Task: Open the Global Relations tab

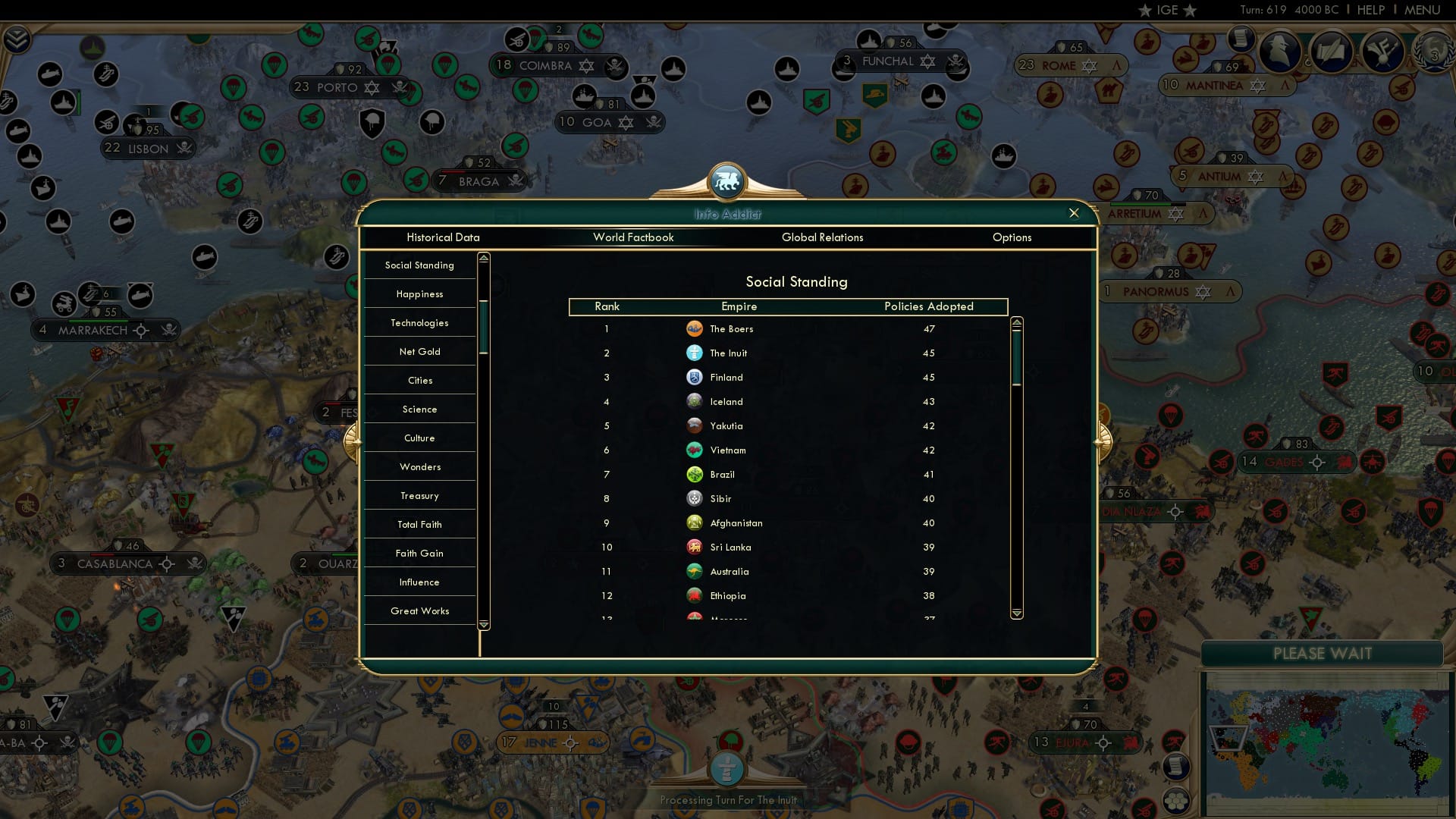Action: [824, 237]
